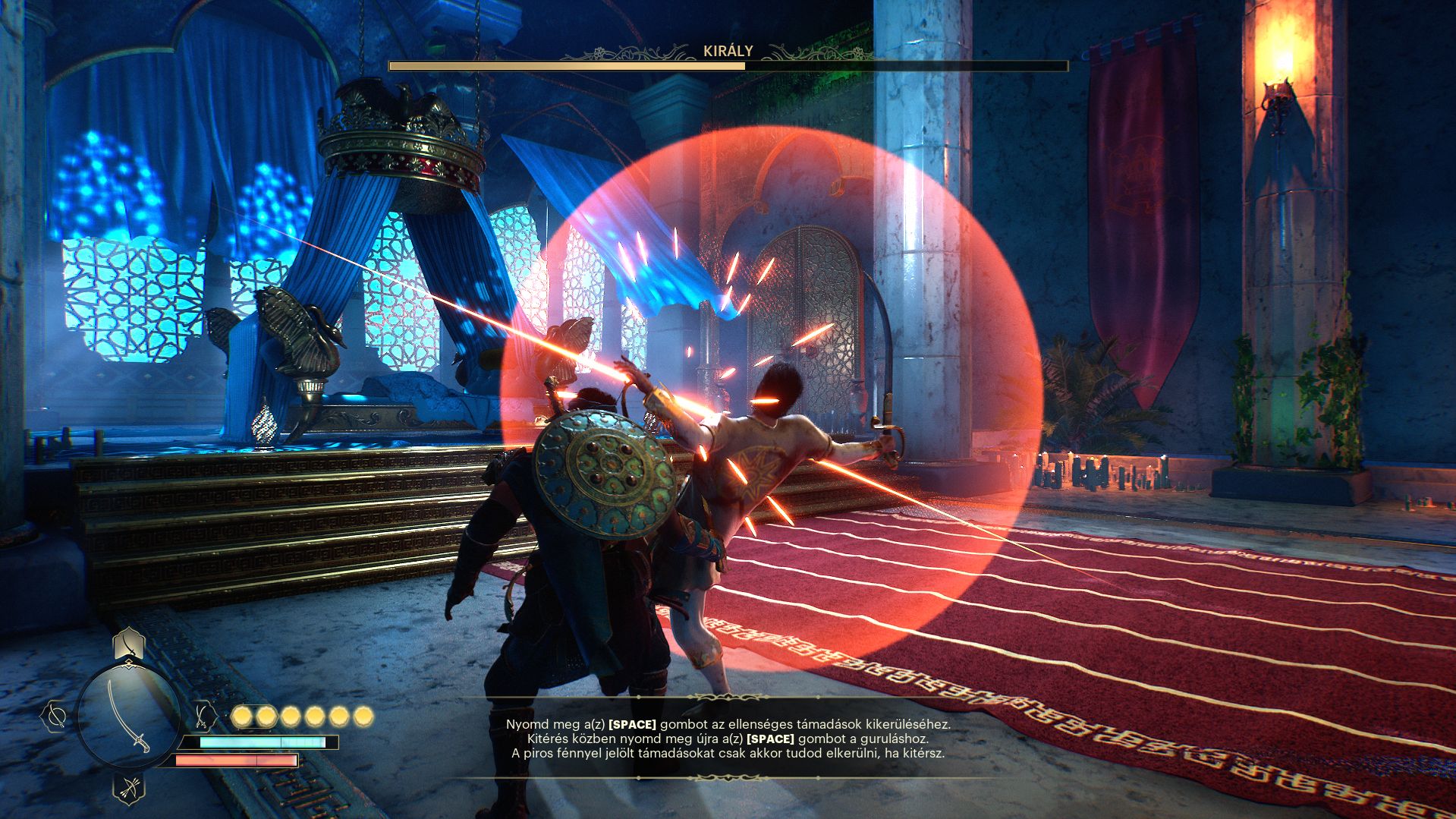Click the large central scimitar weapon circle

click(x=128, y=714)
